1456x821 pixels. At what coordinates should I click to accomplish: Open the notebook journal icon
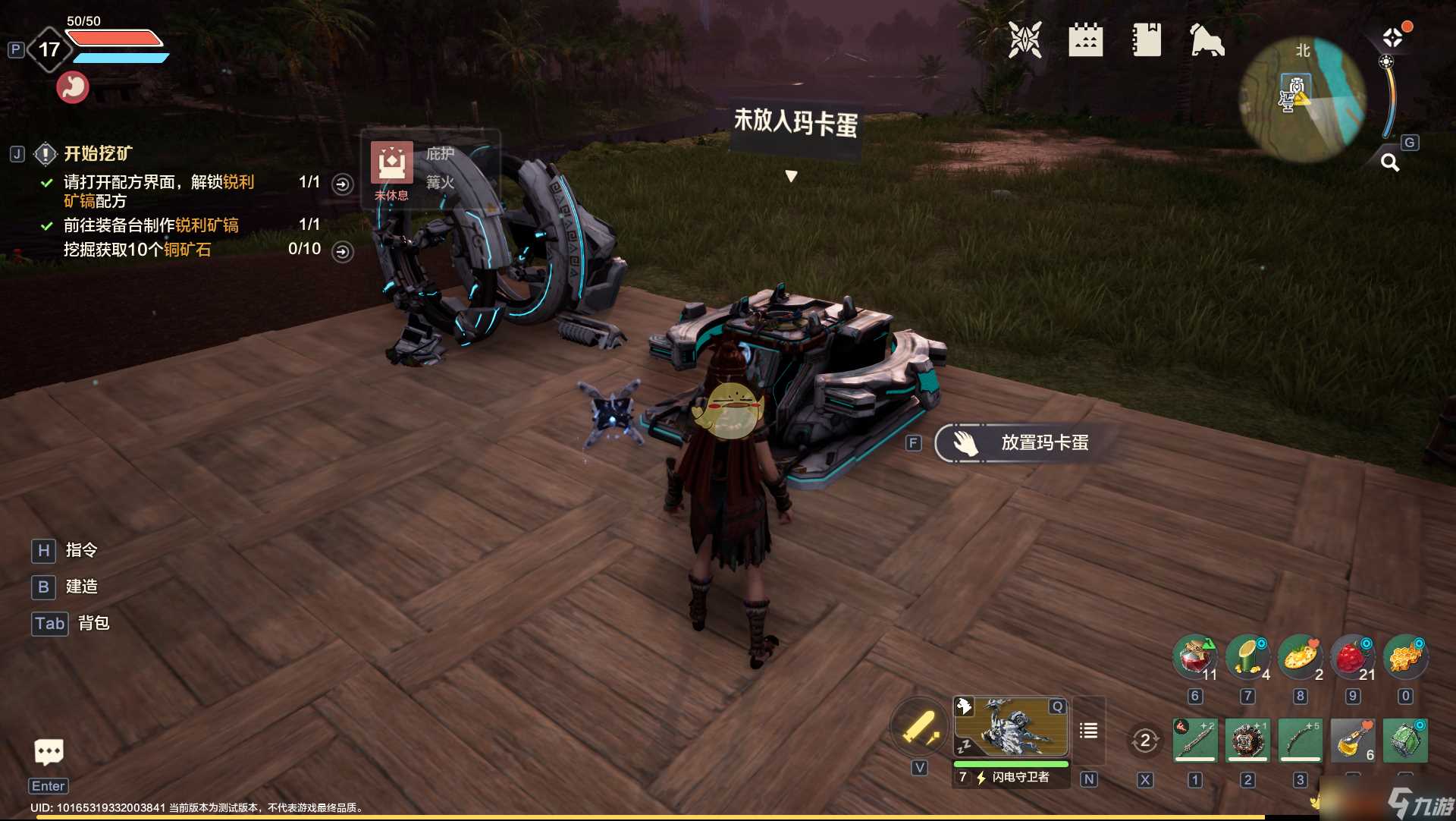pos(1146,39)
